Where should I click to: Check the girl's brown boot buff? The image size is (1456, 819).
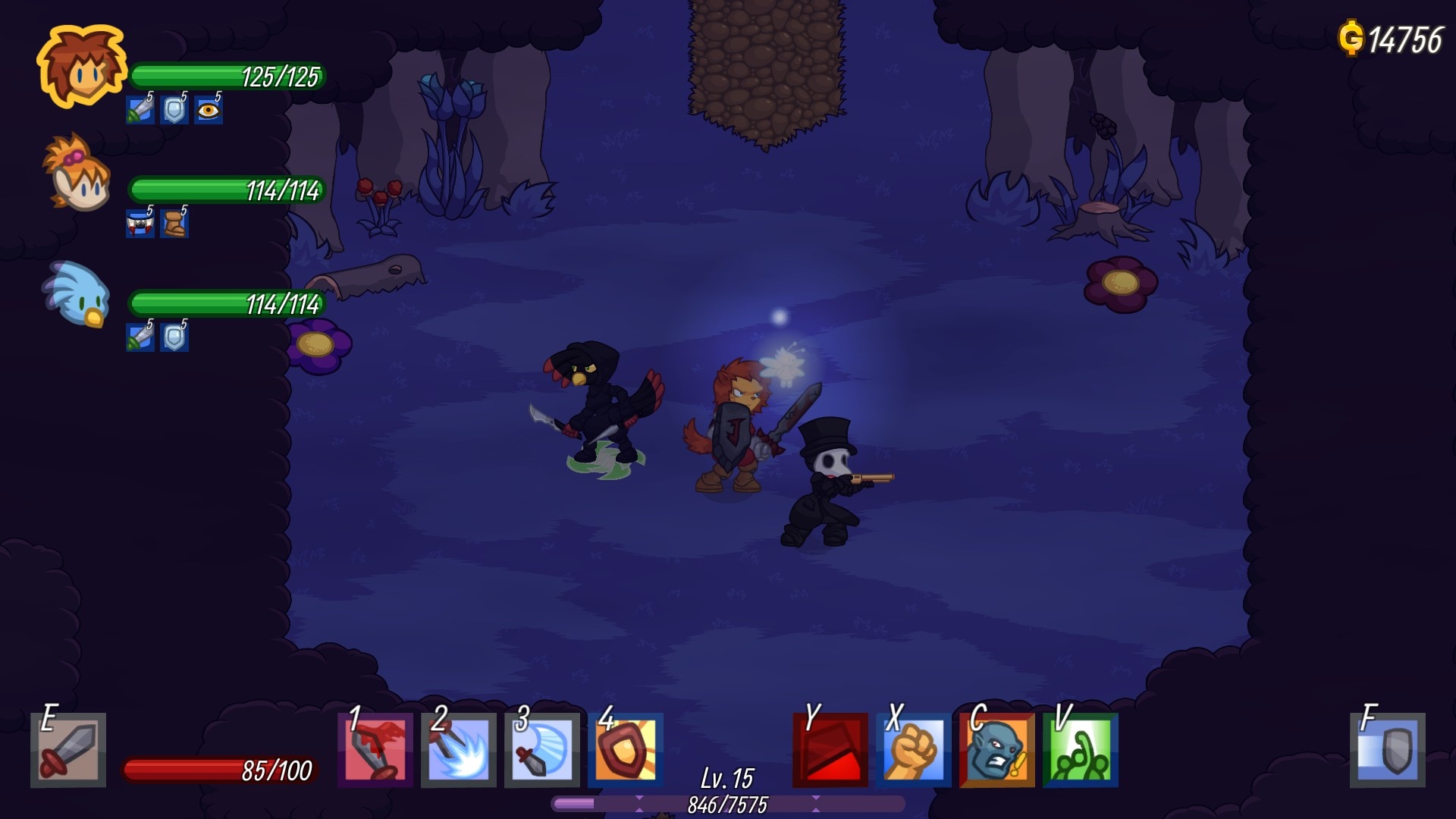(x=174, y=224)
